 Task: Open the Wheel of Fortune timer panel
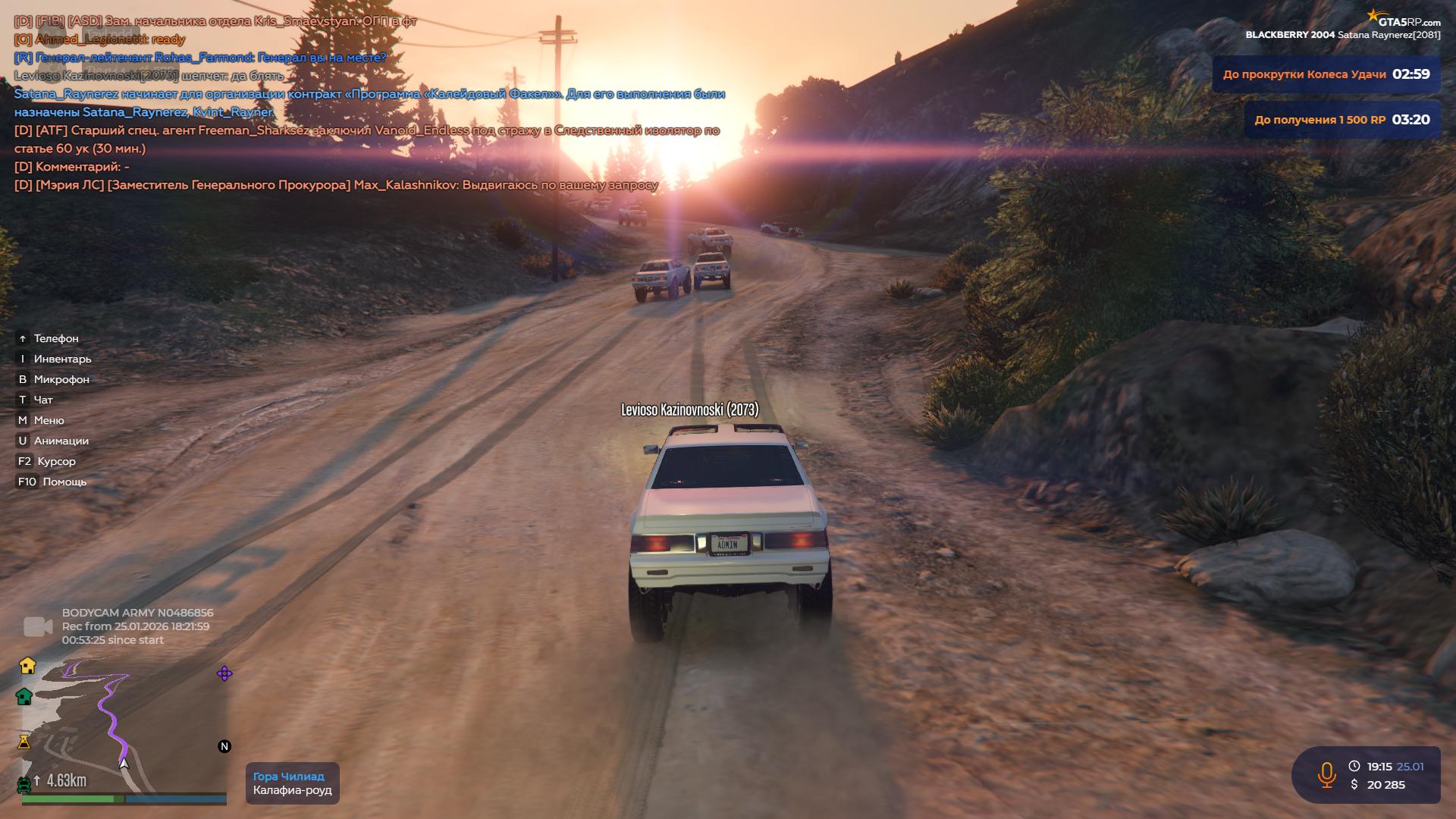tap(1326, 74)
